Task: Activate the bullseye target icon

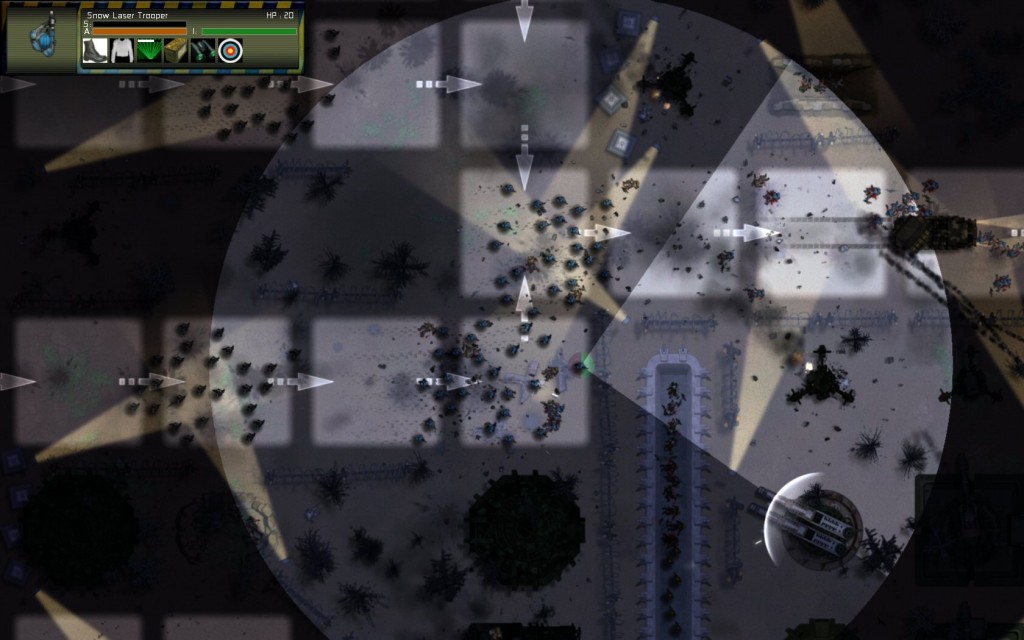Action: click(230, 51)
